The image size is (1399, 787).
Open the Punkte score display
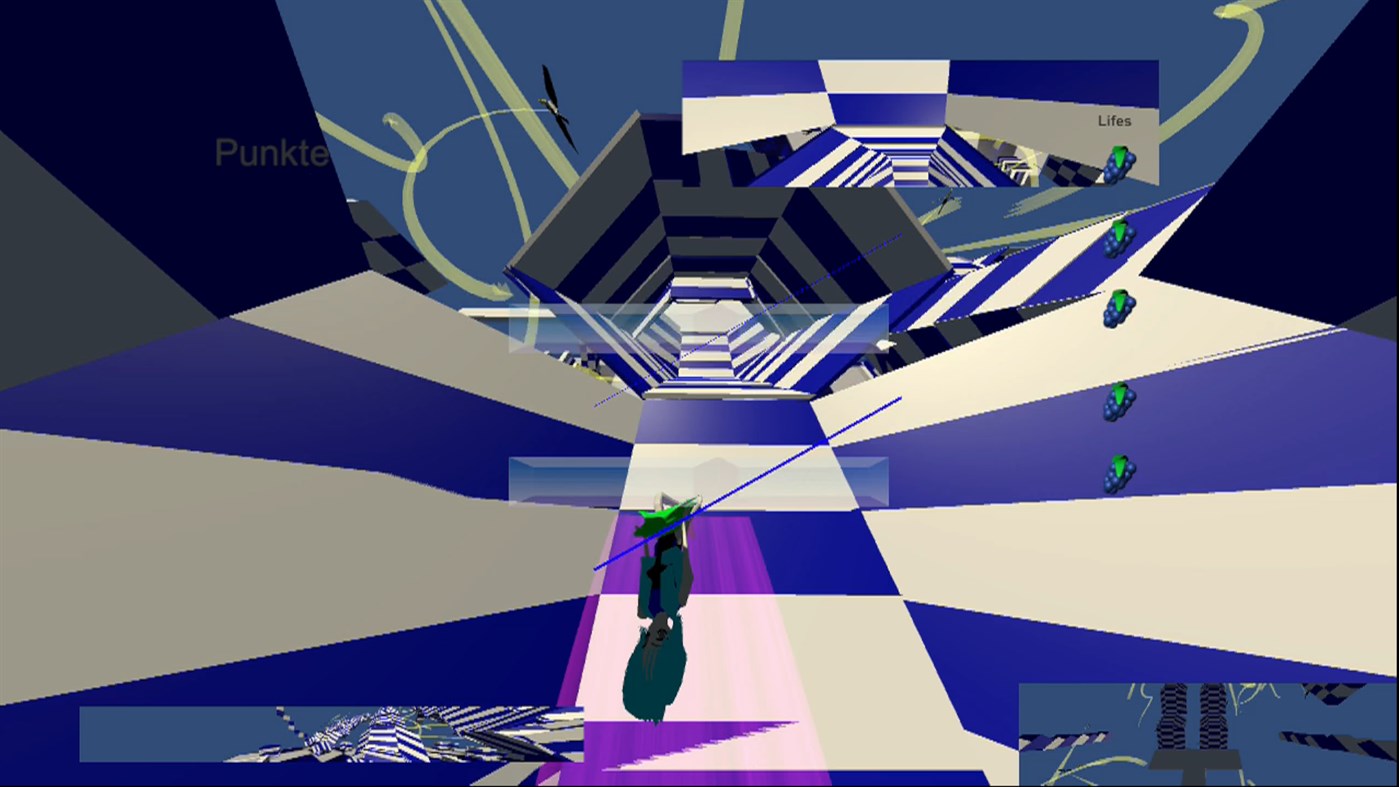270,154
